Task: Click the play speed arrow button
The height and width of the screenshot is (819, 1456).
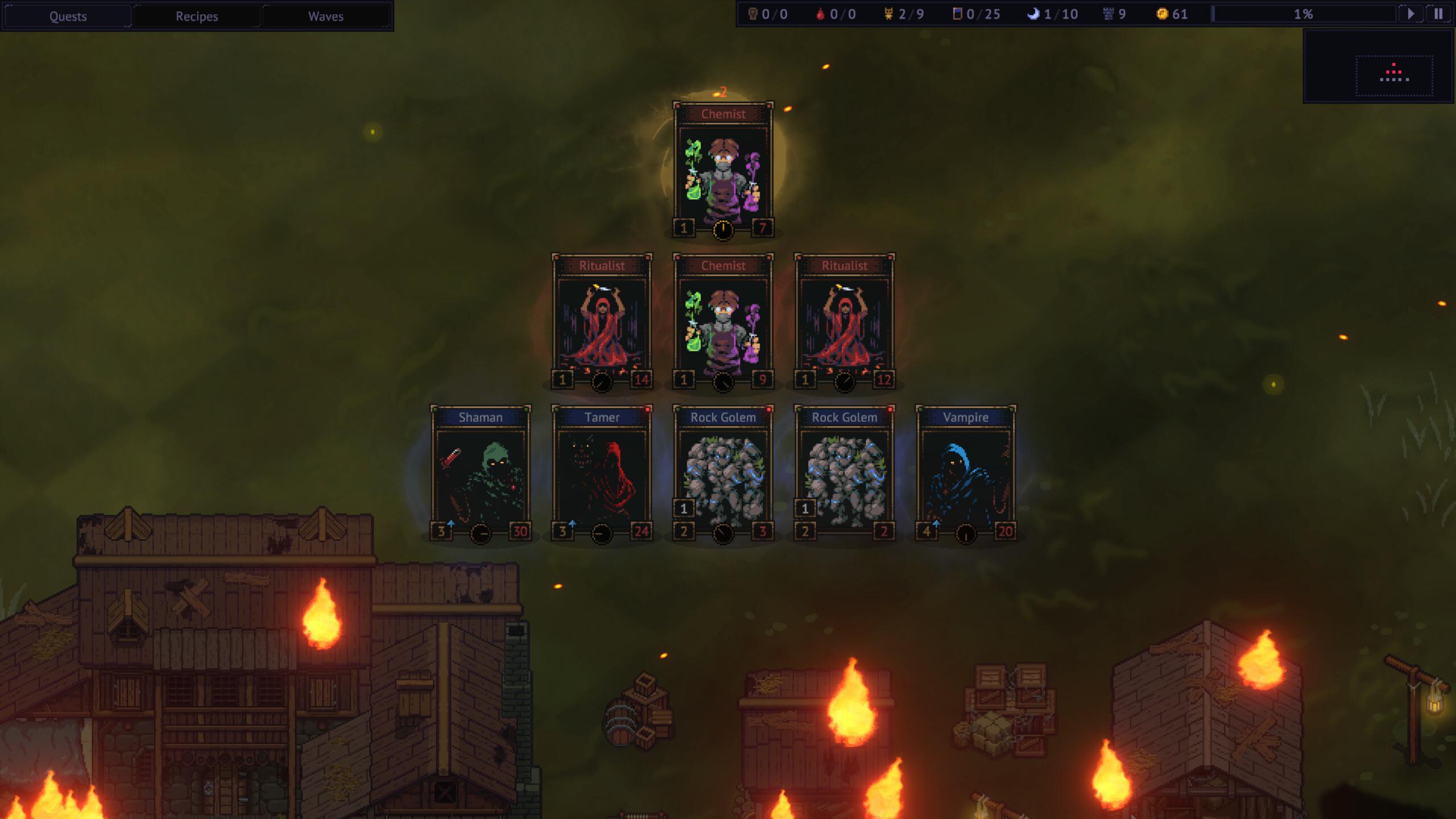Action: pyautogui.click(x=1410, y=14)
